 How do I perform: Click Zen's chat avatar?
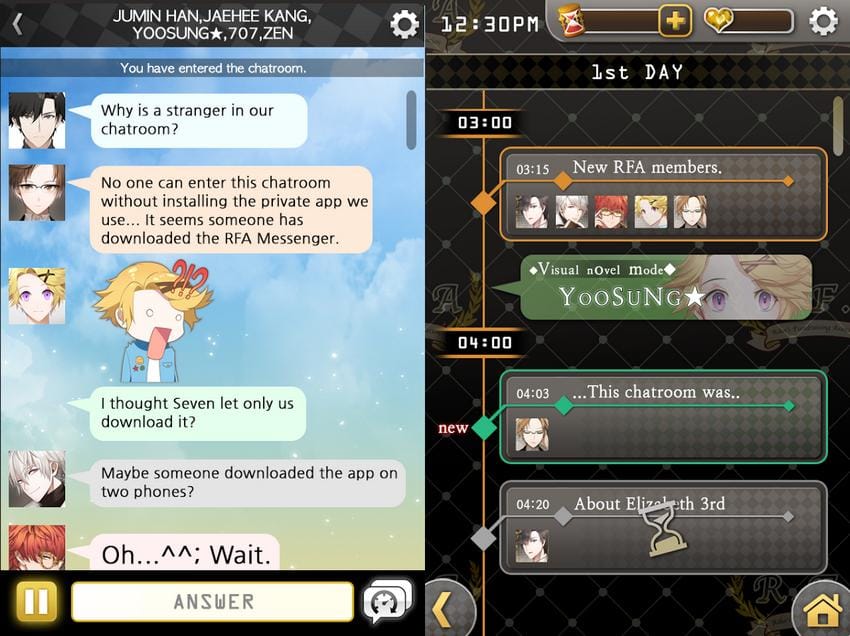[37, 478]
